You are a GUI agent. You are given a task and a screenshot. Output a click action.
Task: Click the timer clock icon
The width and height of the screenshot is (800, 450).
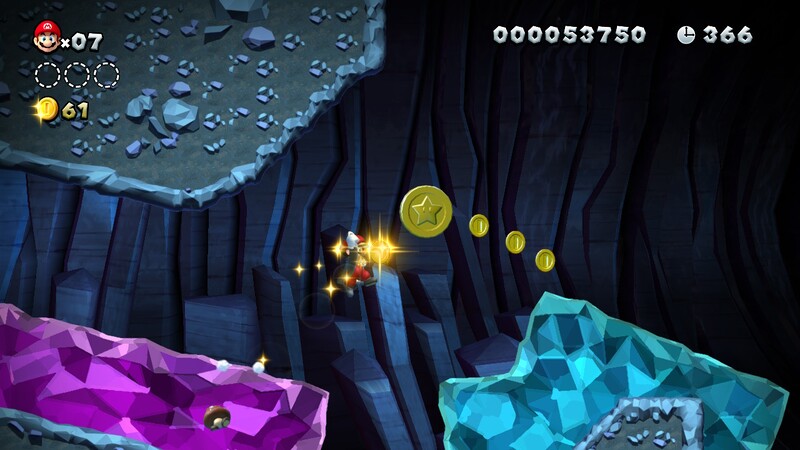tap(686, 35)
